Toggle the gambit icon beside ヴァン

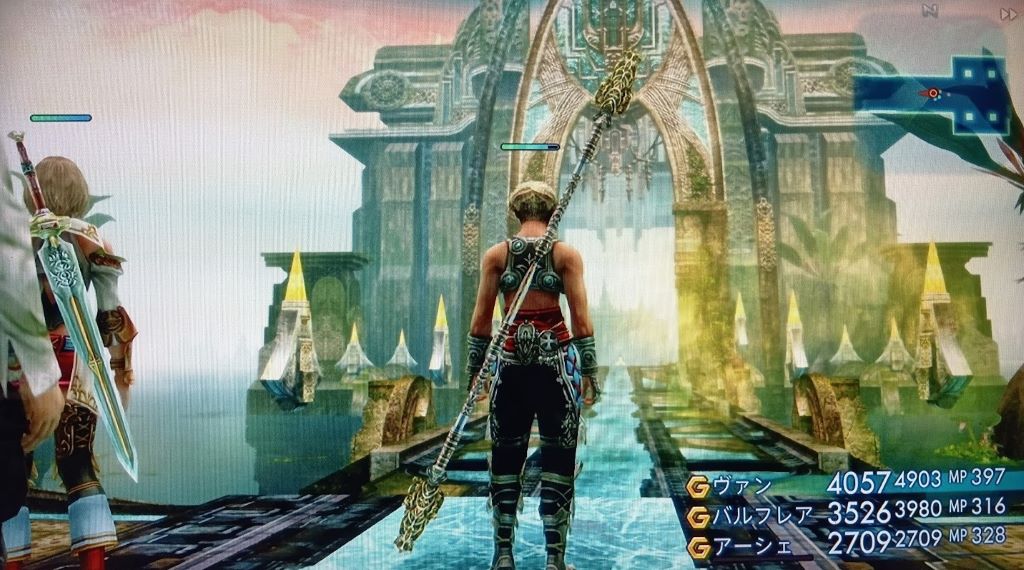tap(698, 487)
